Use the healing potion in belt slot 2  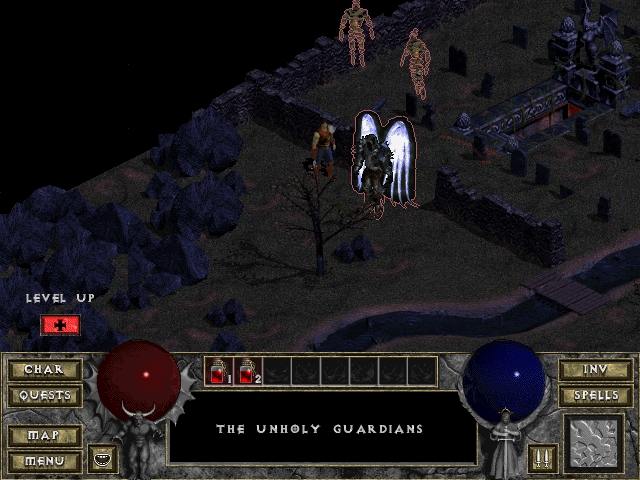pyautogui.click(x=247, y=372)
